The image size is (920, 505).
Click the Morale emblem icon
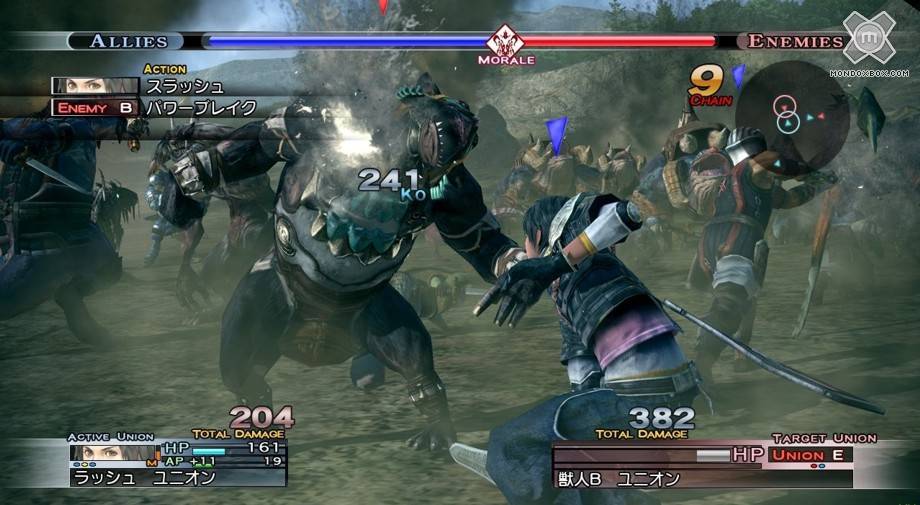coord(505,42)
